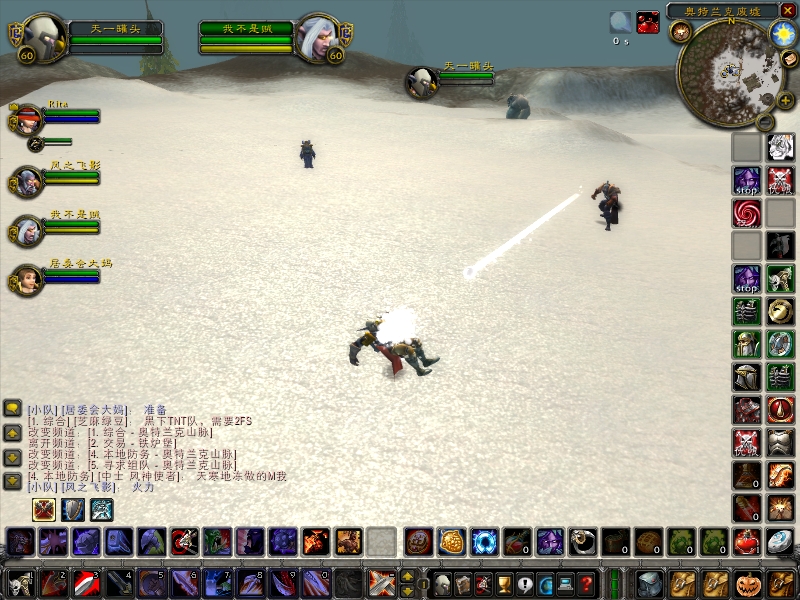The image size is (800, 600).
Task: Click the red skull and crossbones icon
Action: pos(781,180)
